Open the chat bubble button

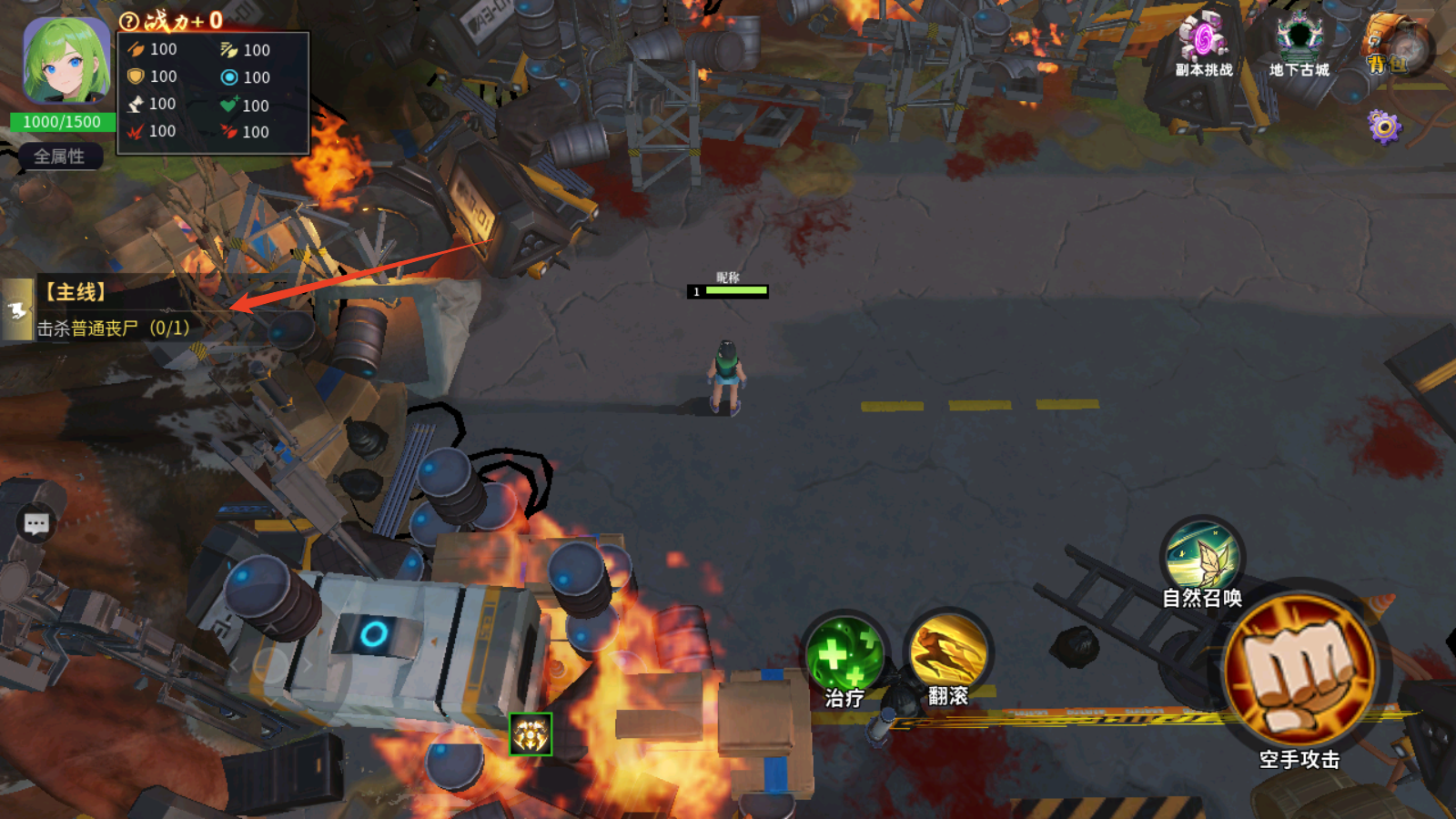coord(36,523)
